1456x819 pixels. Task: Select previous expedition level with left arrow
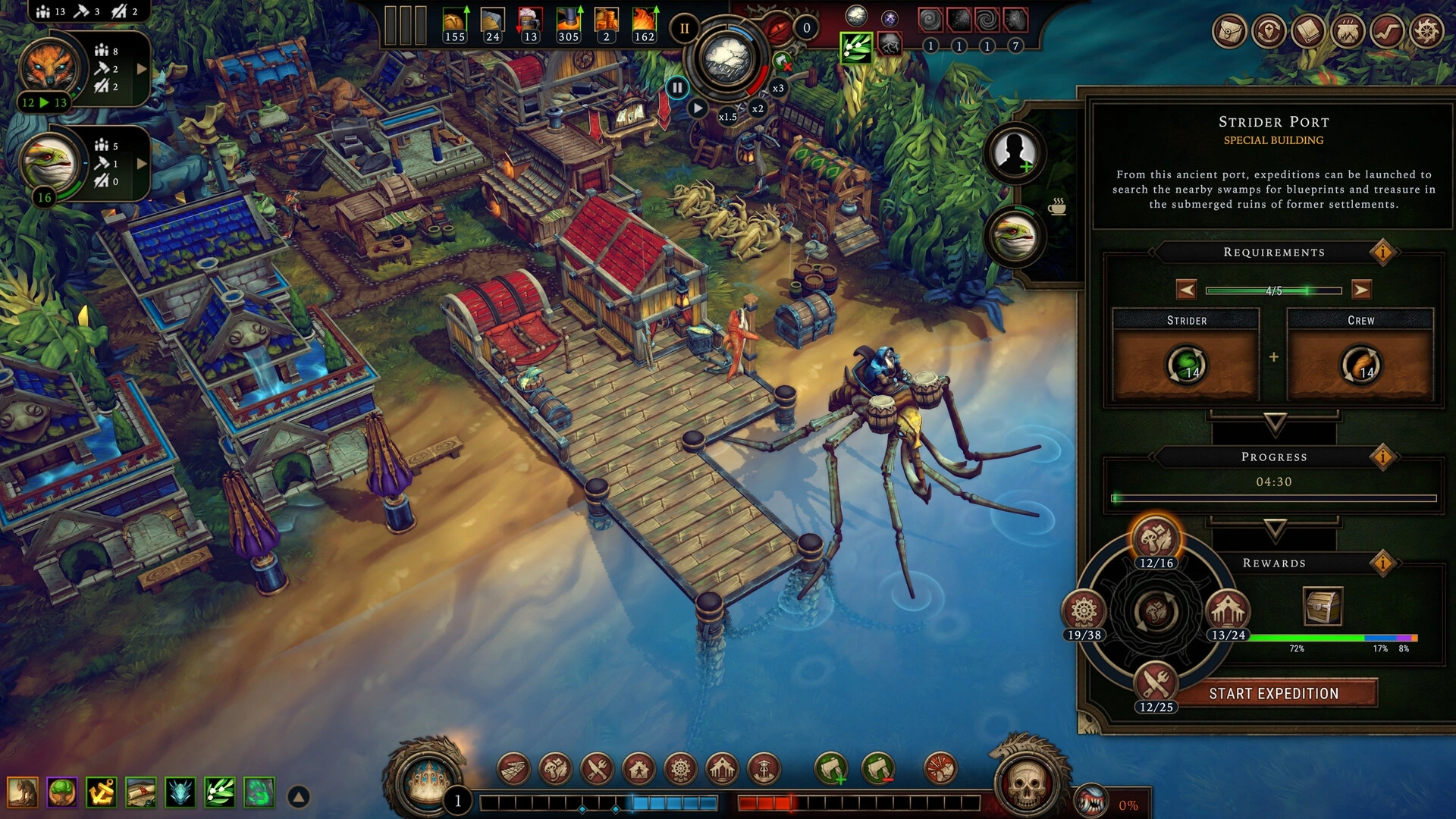(1186, 290)
